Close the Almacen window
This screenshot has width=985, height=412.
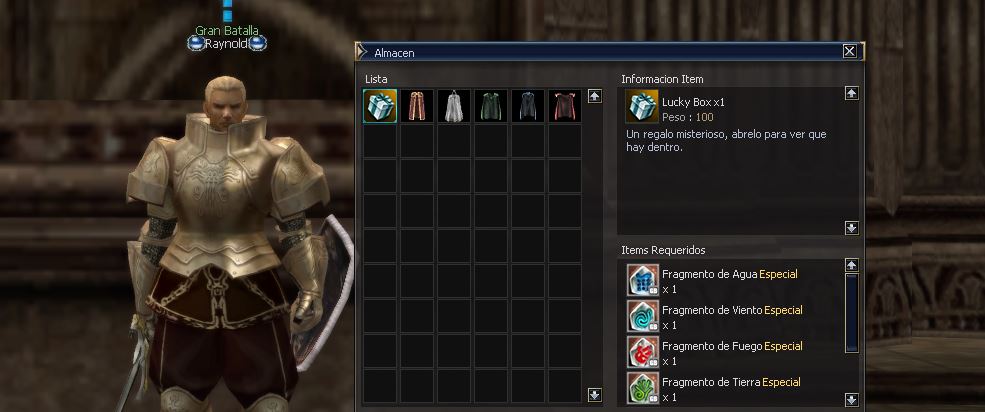(849, 51)
